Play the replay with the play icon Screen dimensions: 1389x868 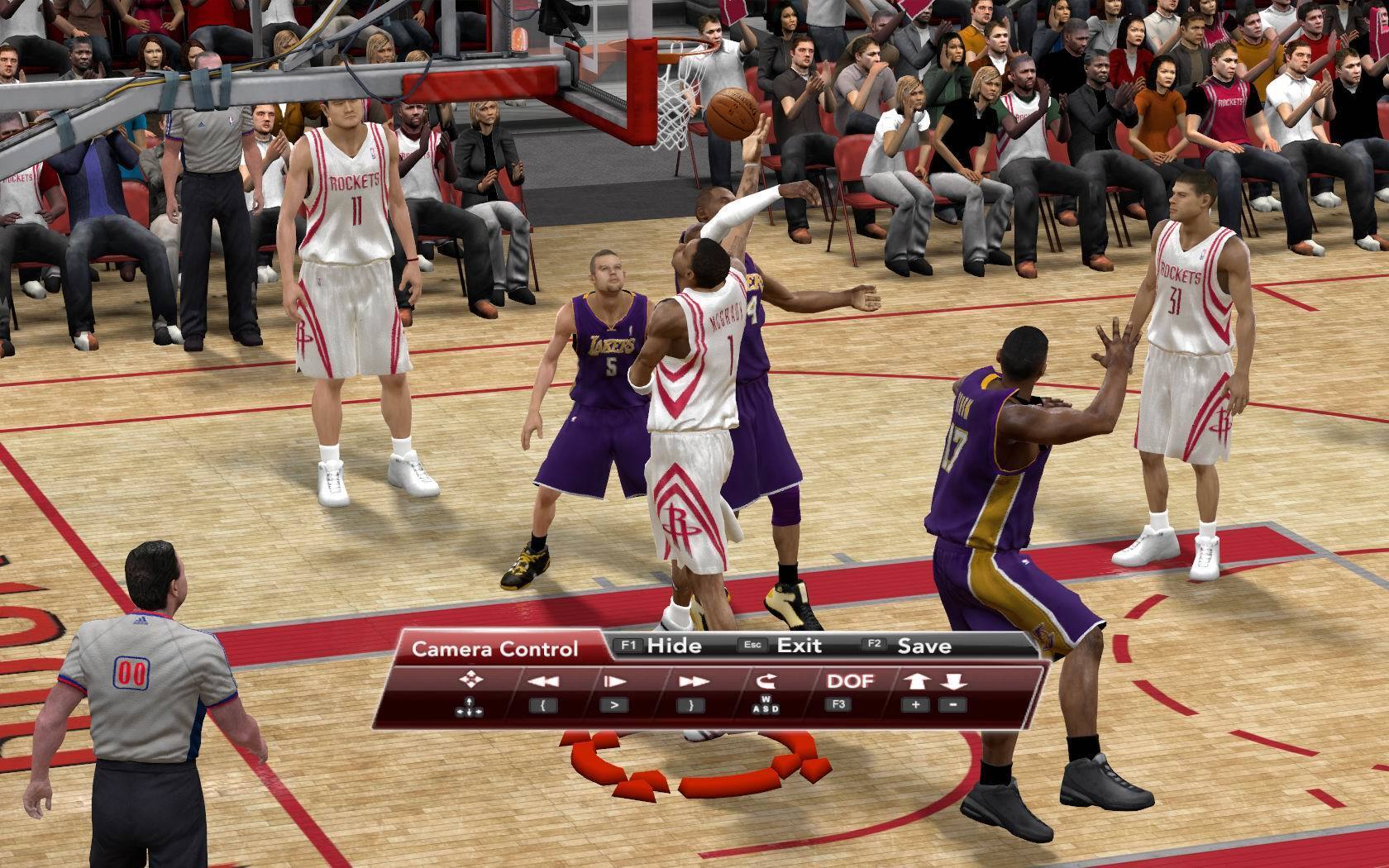(614, 682)
